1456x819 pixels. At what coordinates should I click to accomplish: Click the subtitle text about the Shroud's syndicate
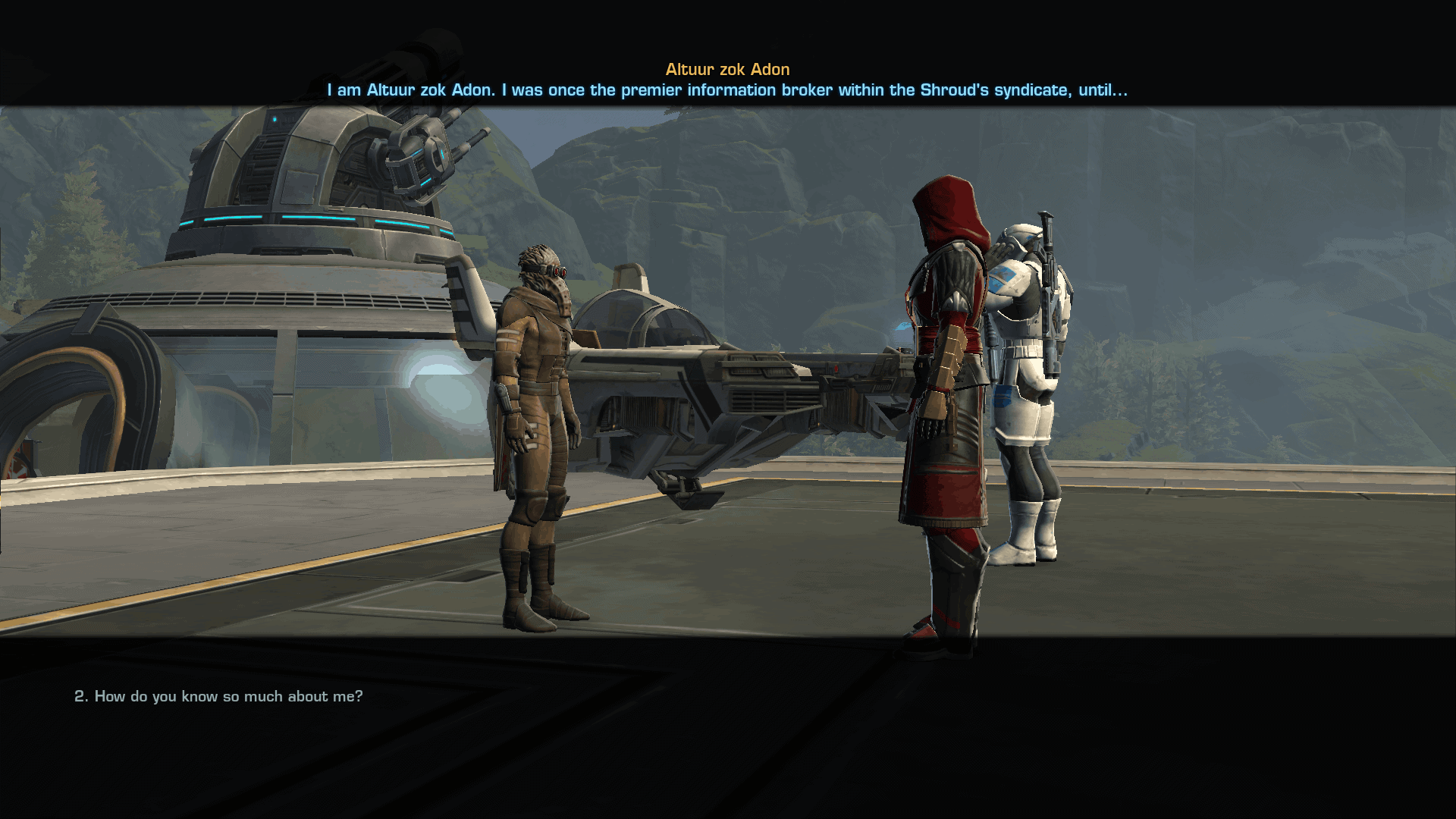pyautogui.click(x=726, y=89)
